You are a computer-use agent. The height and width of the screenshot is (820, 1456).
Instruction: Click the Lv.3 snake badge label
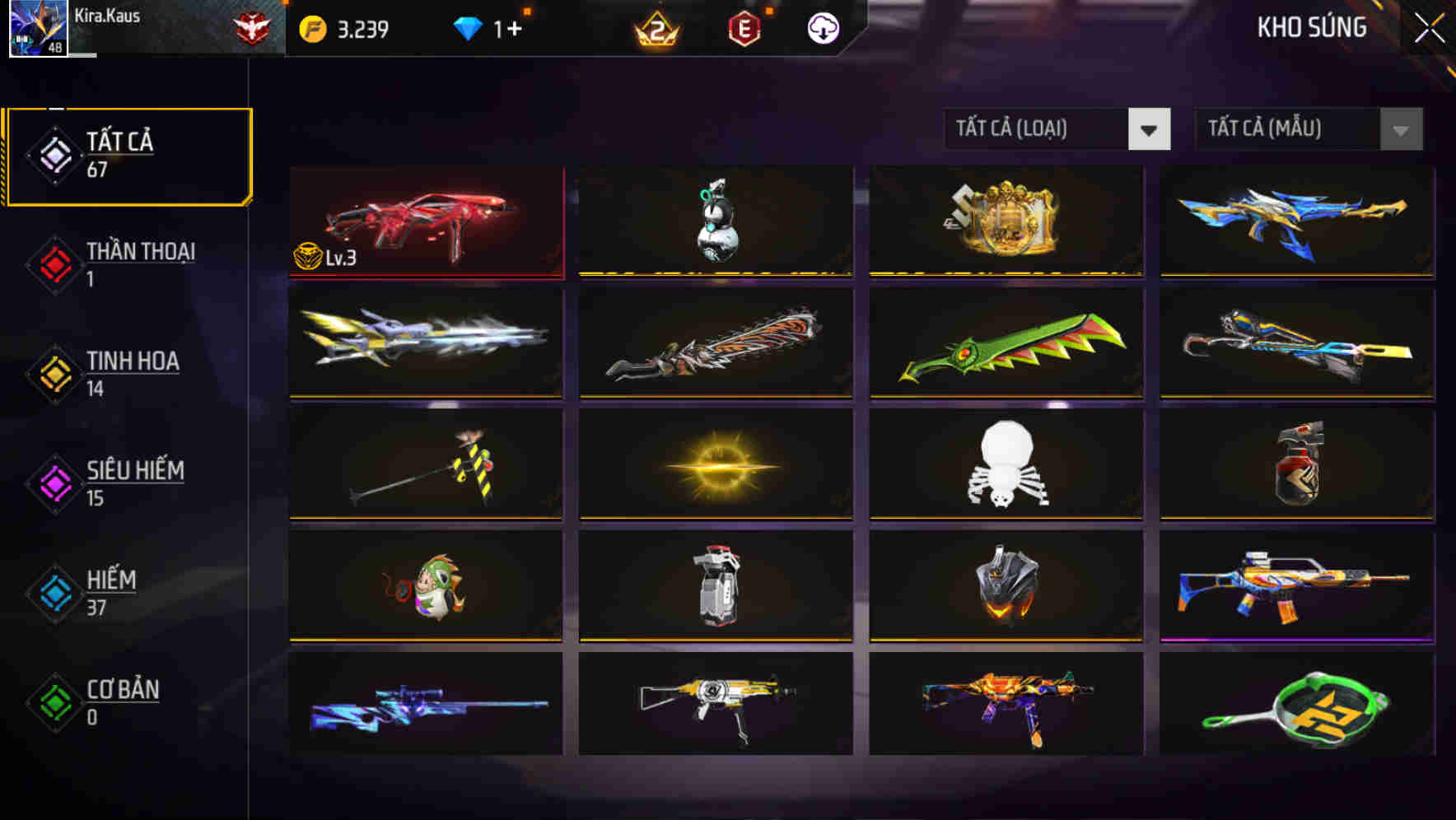click(326, 257)
